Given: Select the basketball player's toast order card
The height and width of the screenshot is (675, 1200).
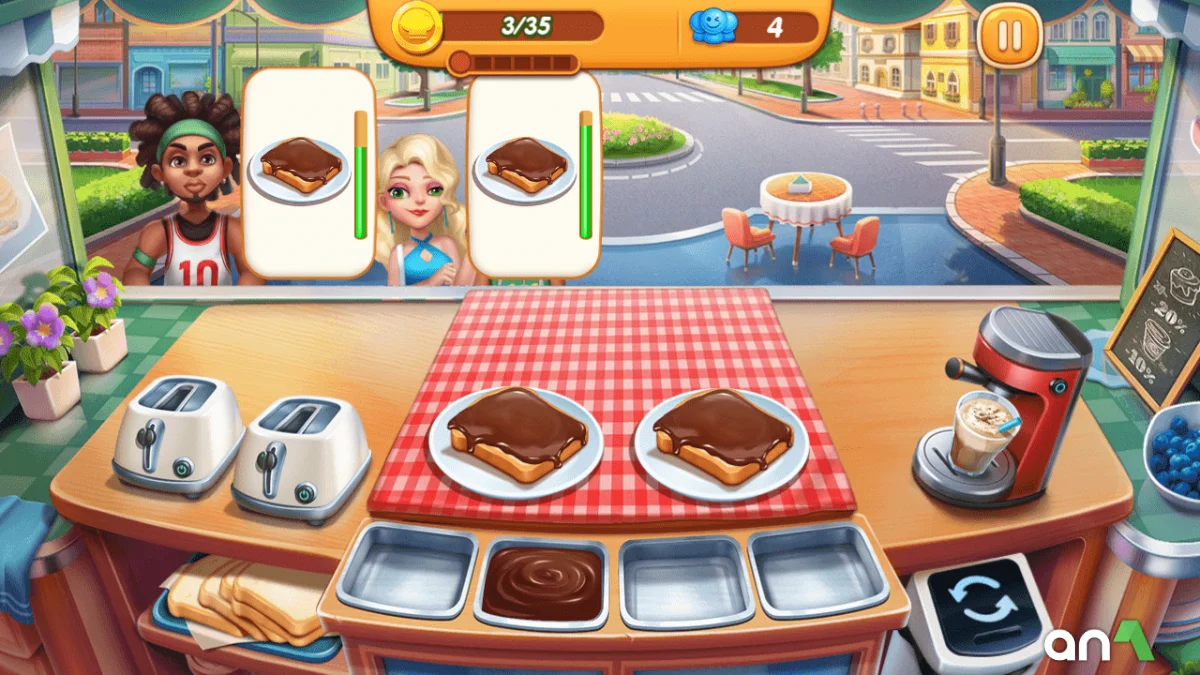Looking at the screenshot, I should tap(308, 172).
